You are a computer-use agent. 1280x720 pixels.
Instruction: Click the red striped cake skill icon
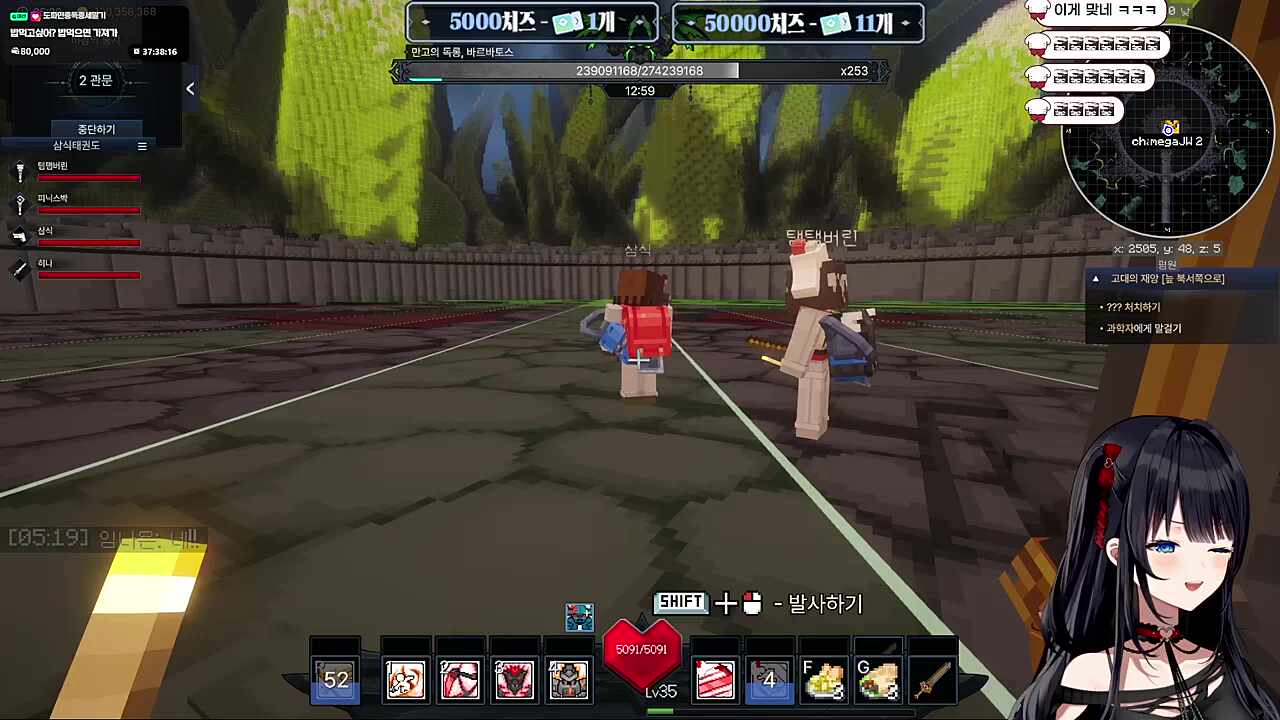coord(716,680)
